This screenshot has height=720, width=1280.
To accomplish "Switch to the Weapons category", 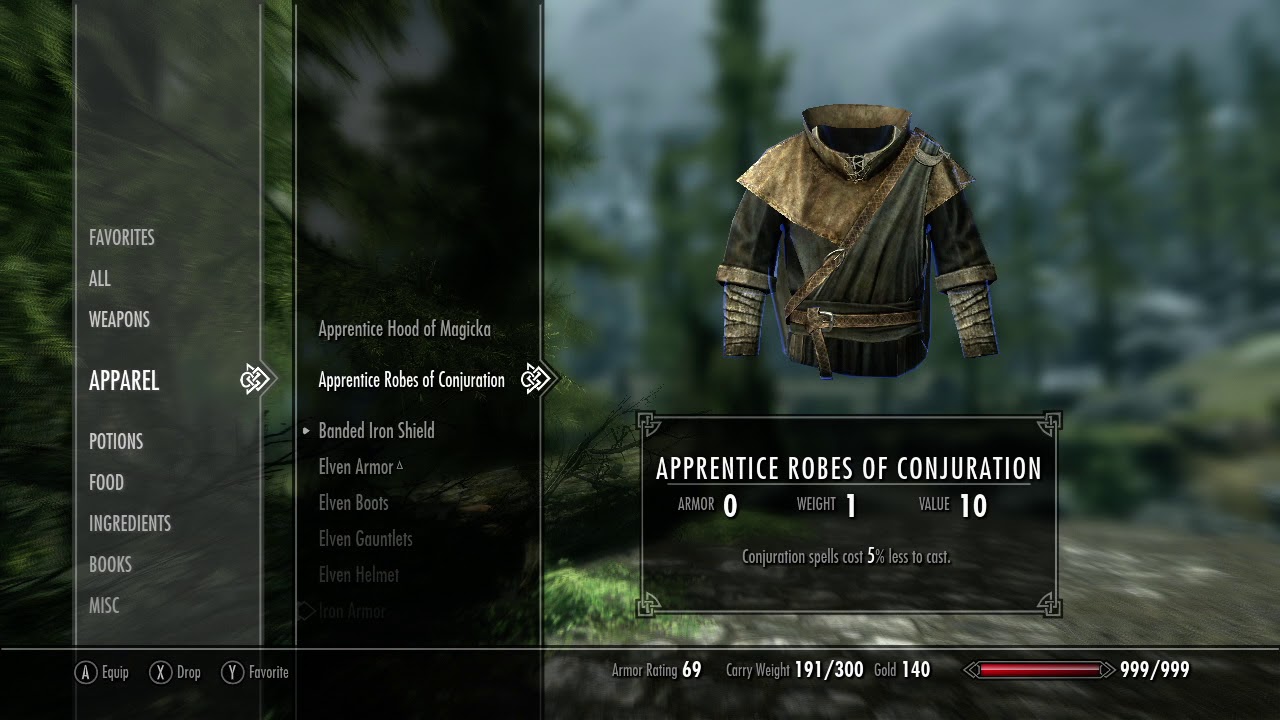I will click(x=119, y=320).
